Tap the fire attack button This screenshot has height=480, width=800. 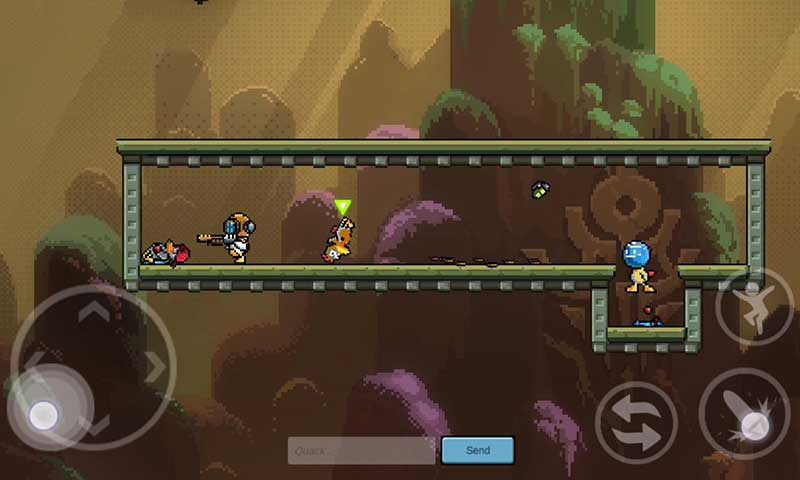(x=744, y=417)
